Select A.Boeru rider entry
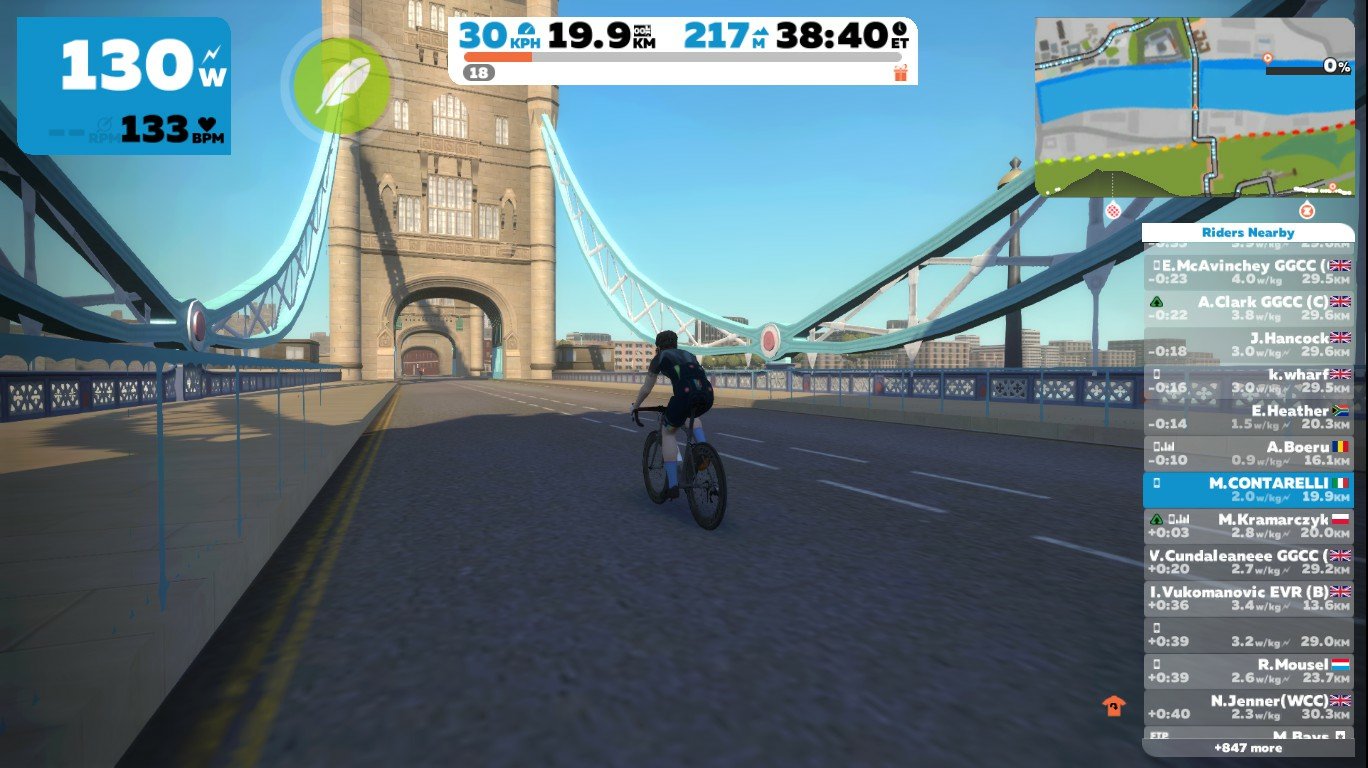 point(1248,453)
